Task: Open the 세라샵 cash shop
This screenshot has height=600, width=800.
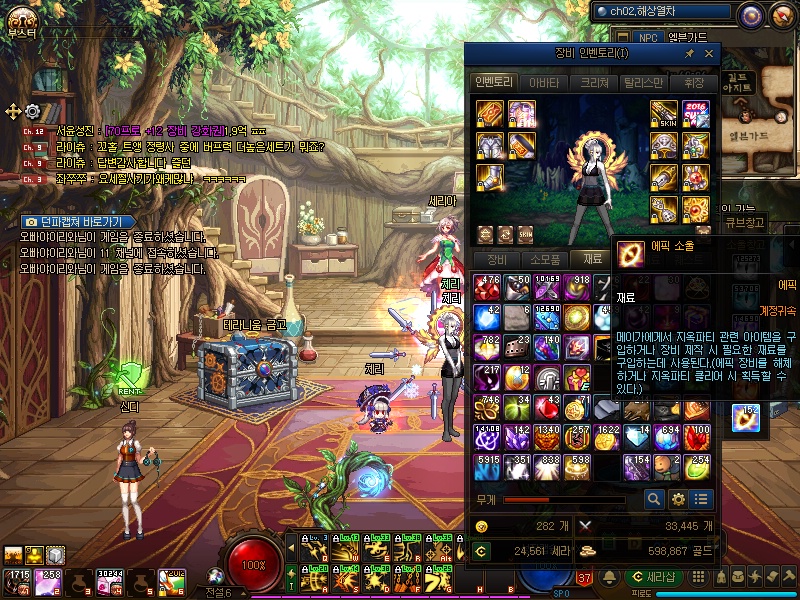Action: pos(655,578)
